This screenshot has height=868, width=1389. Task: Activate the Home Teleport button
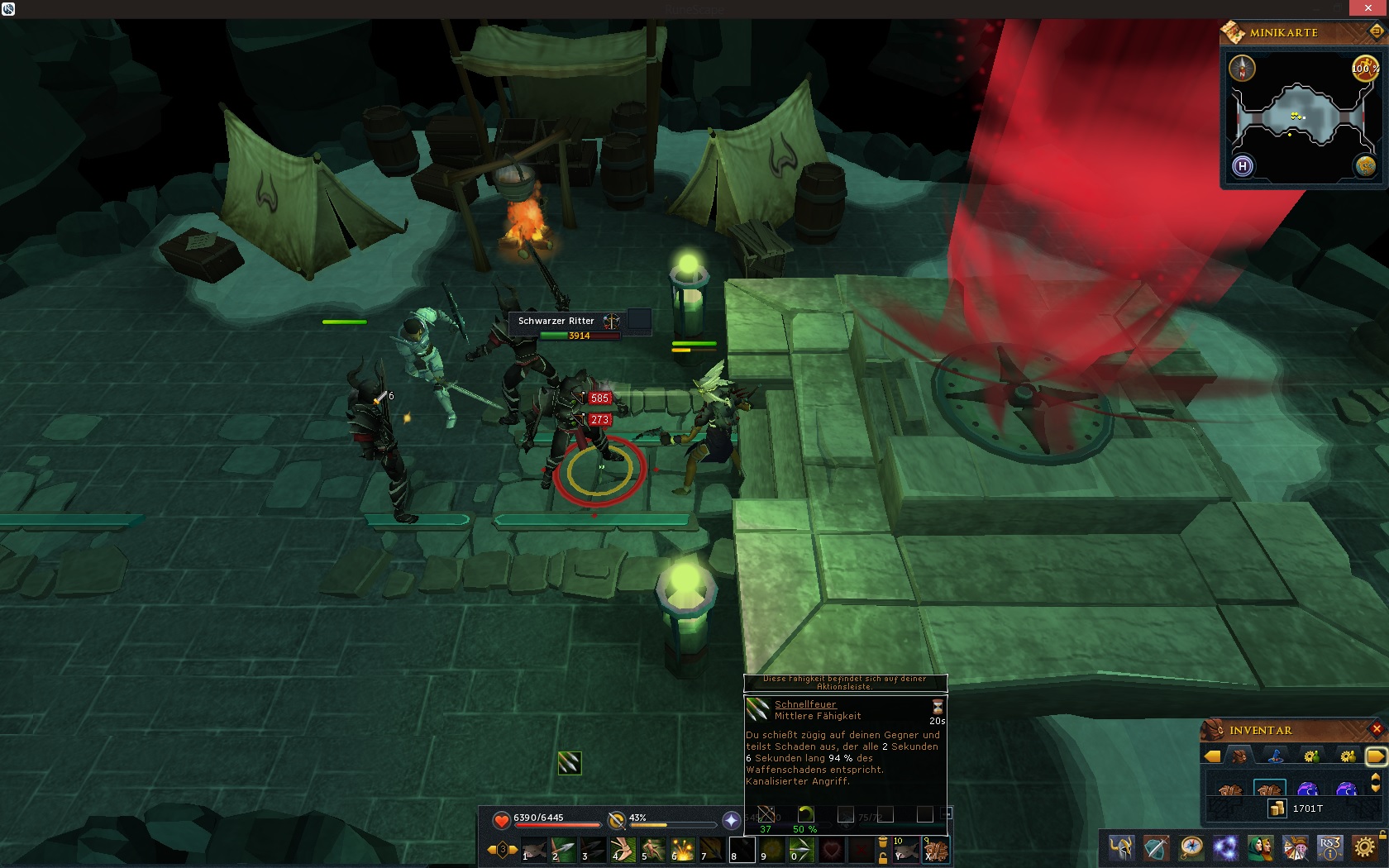1242,166
